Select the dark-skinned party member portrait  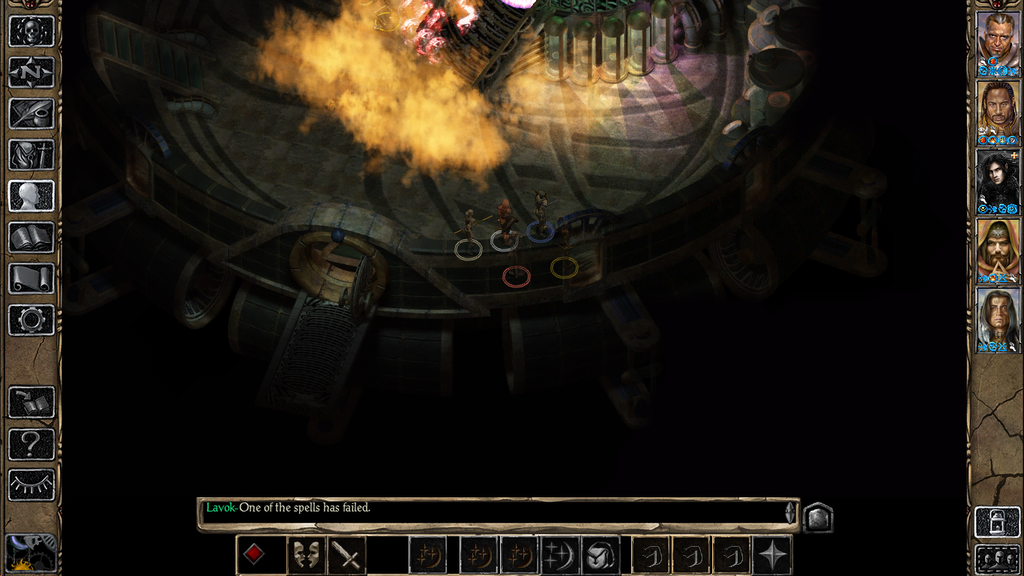997,109
